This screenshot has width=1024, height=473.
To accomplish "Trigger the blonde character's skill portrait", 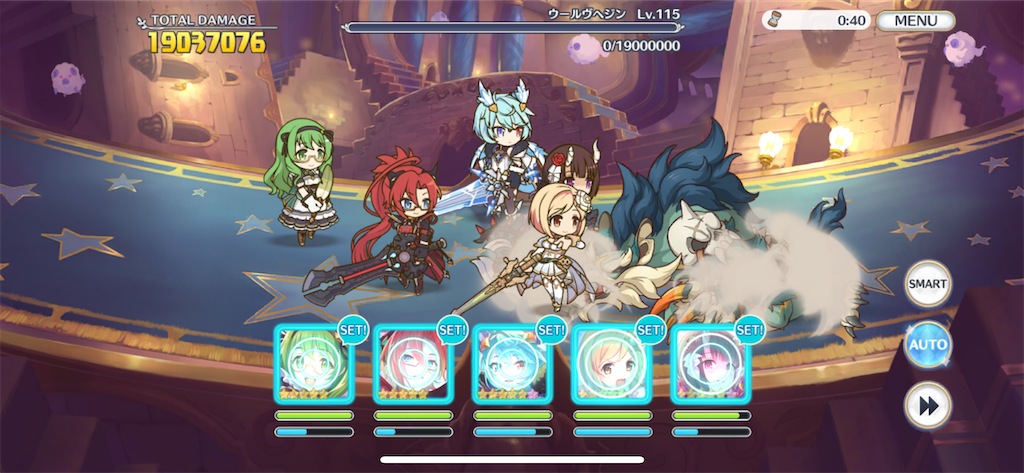I will click(611, 365).
